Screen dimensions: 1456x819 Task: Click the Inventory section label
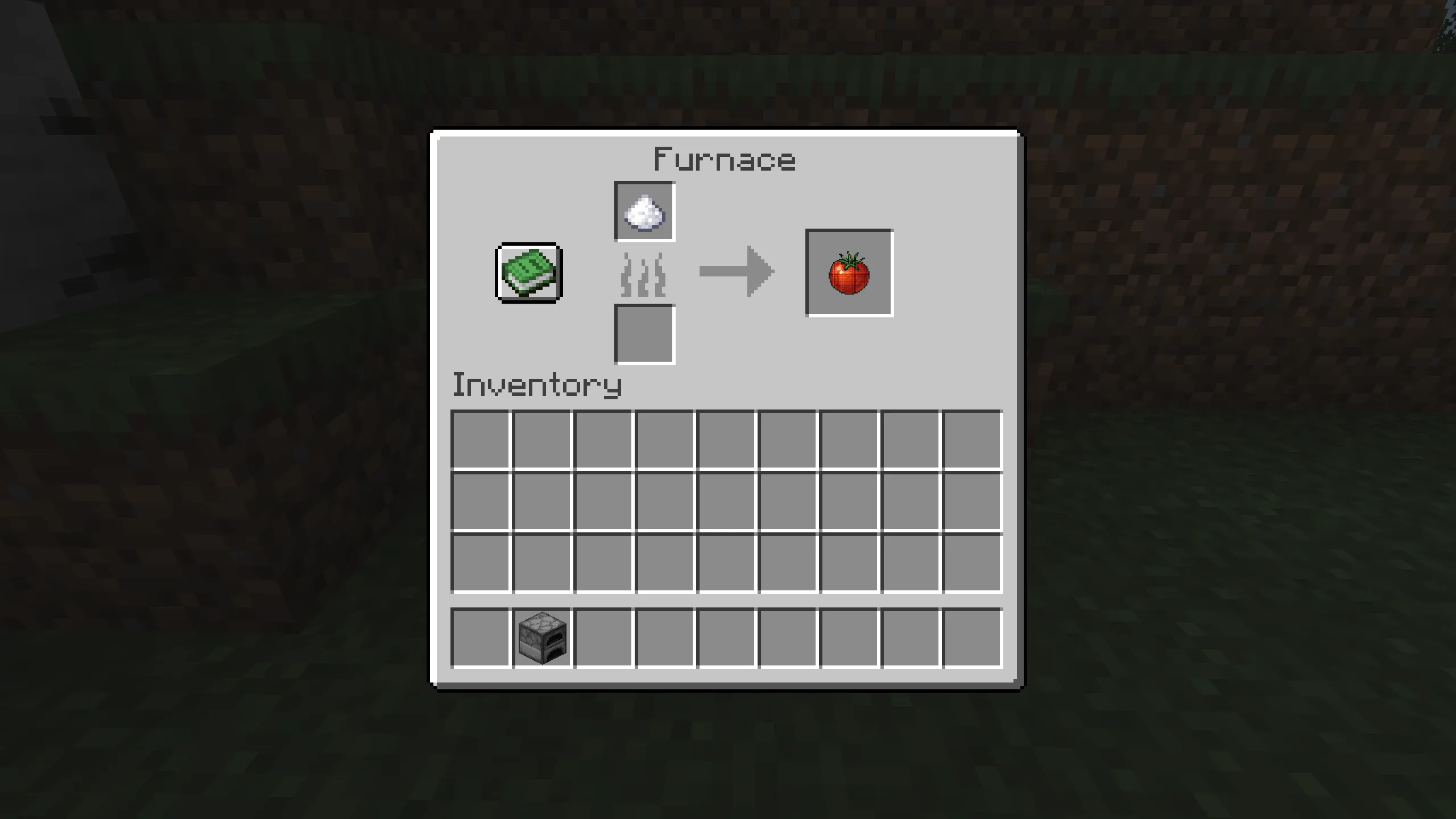click(536, 384)
